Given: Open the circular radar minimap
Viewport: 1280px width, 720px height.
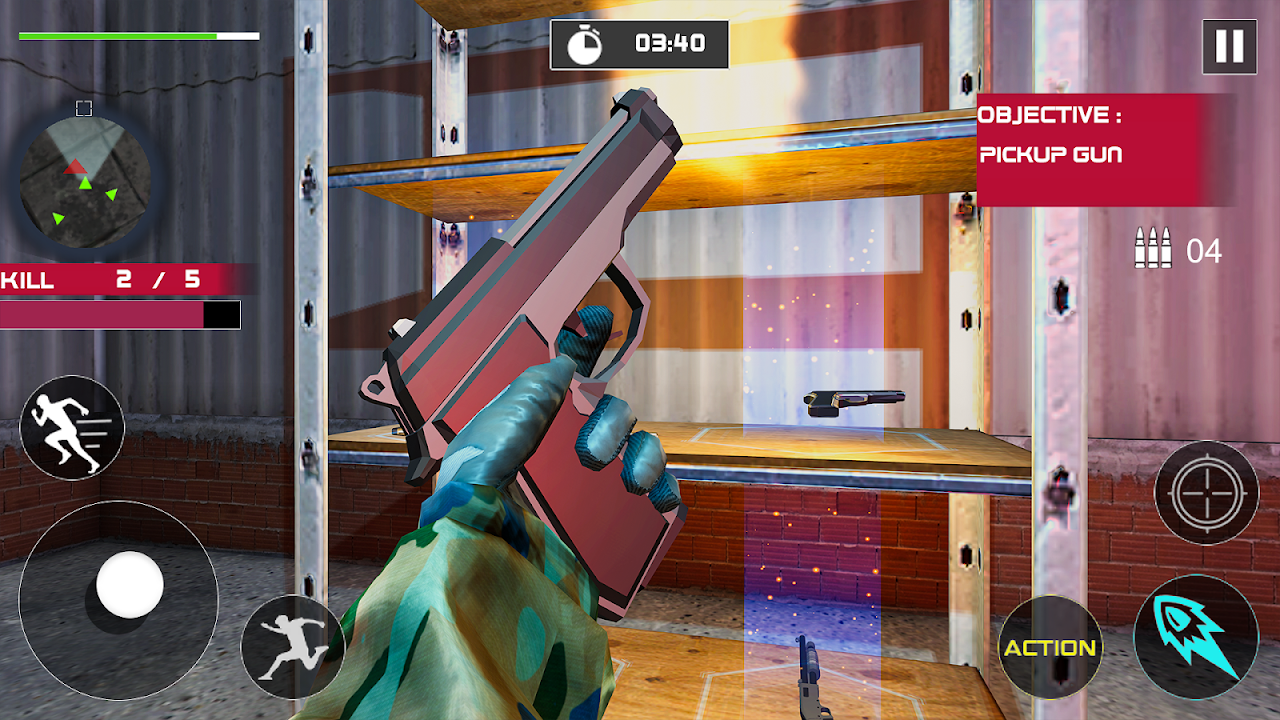Looking at the screenshot, I should [x=85, y=181].
